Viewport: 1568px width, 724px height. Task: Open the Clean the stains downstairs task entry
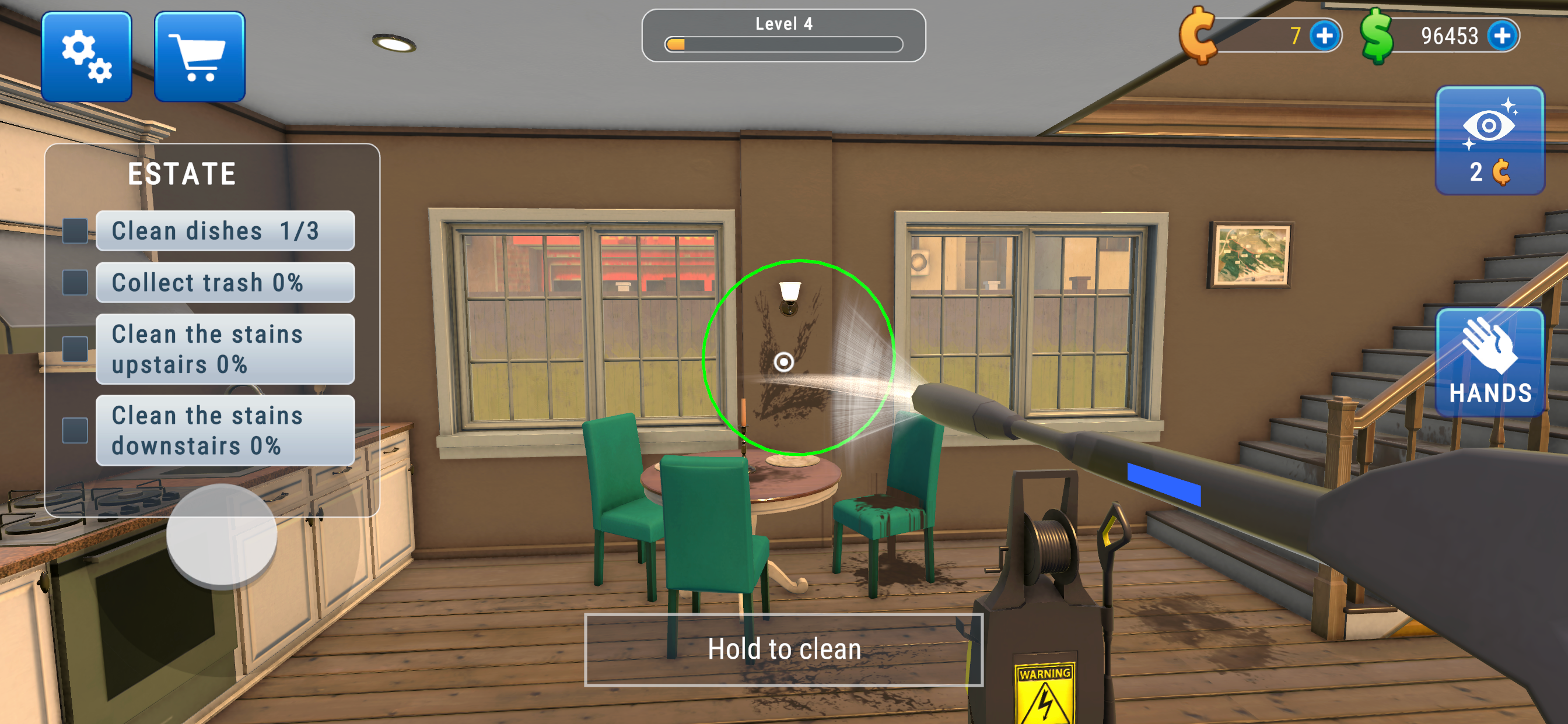click(225, 430)
